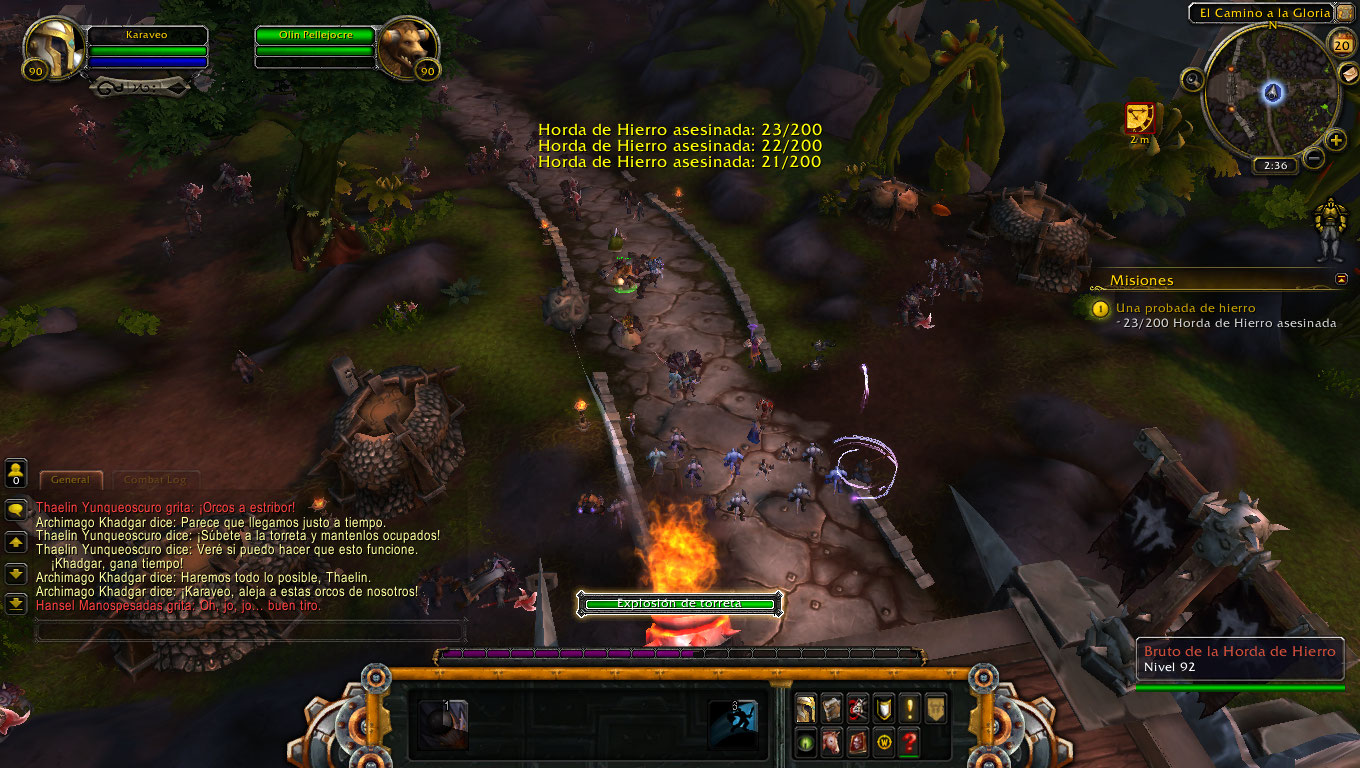Open the red question mark help button

pyautogui.click(x=909, y=744)
